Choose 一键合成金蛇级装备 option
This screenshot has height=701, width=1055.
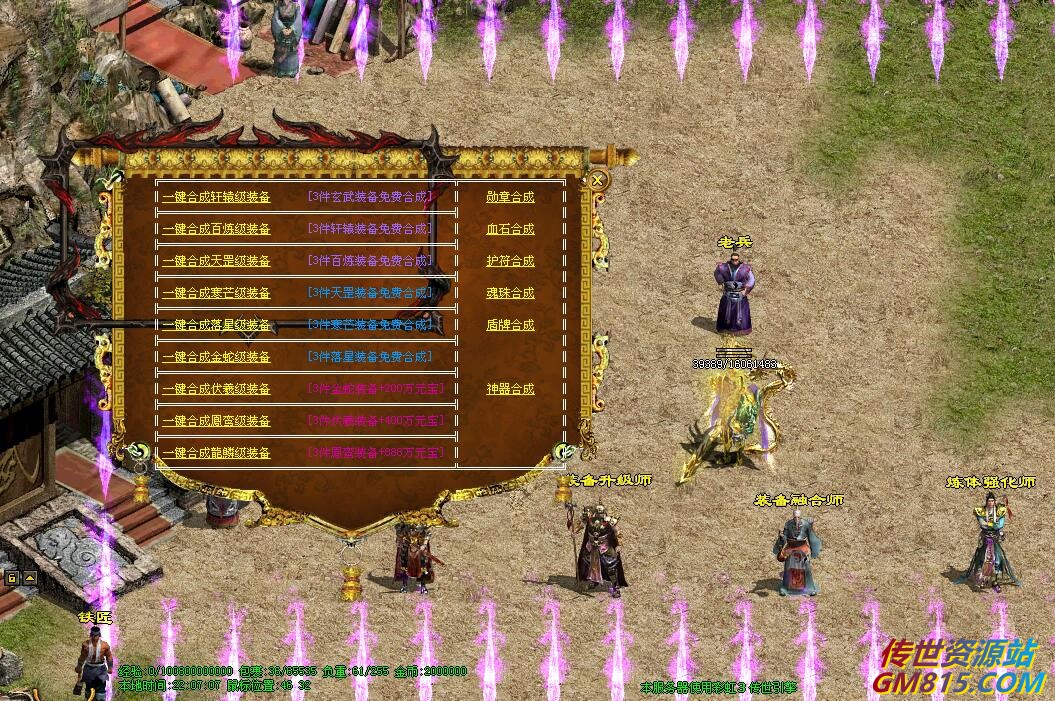[216, 357]
